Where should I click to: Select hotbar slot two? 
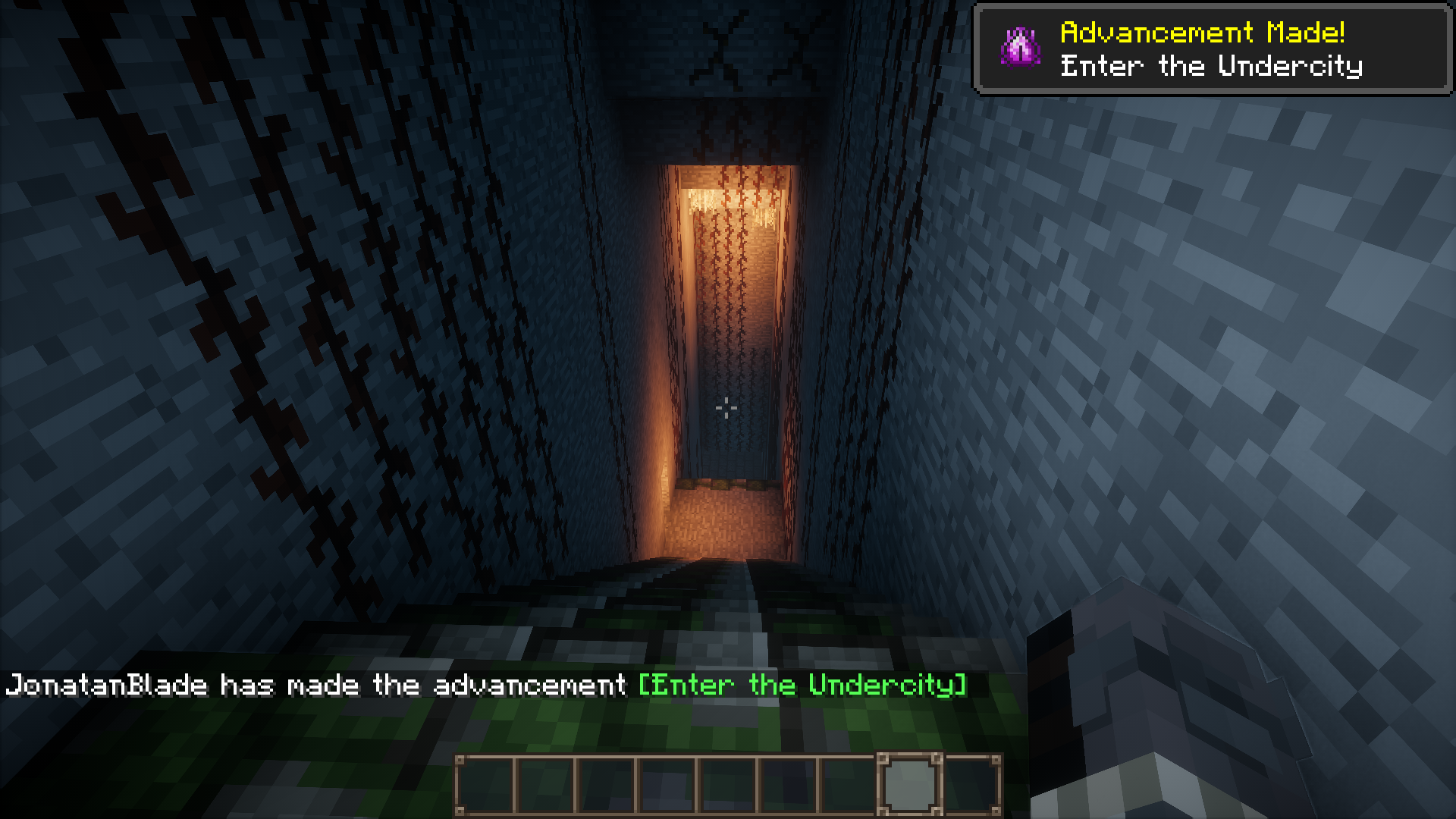point(546,781)
